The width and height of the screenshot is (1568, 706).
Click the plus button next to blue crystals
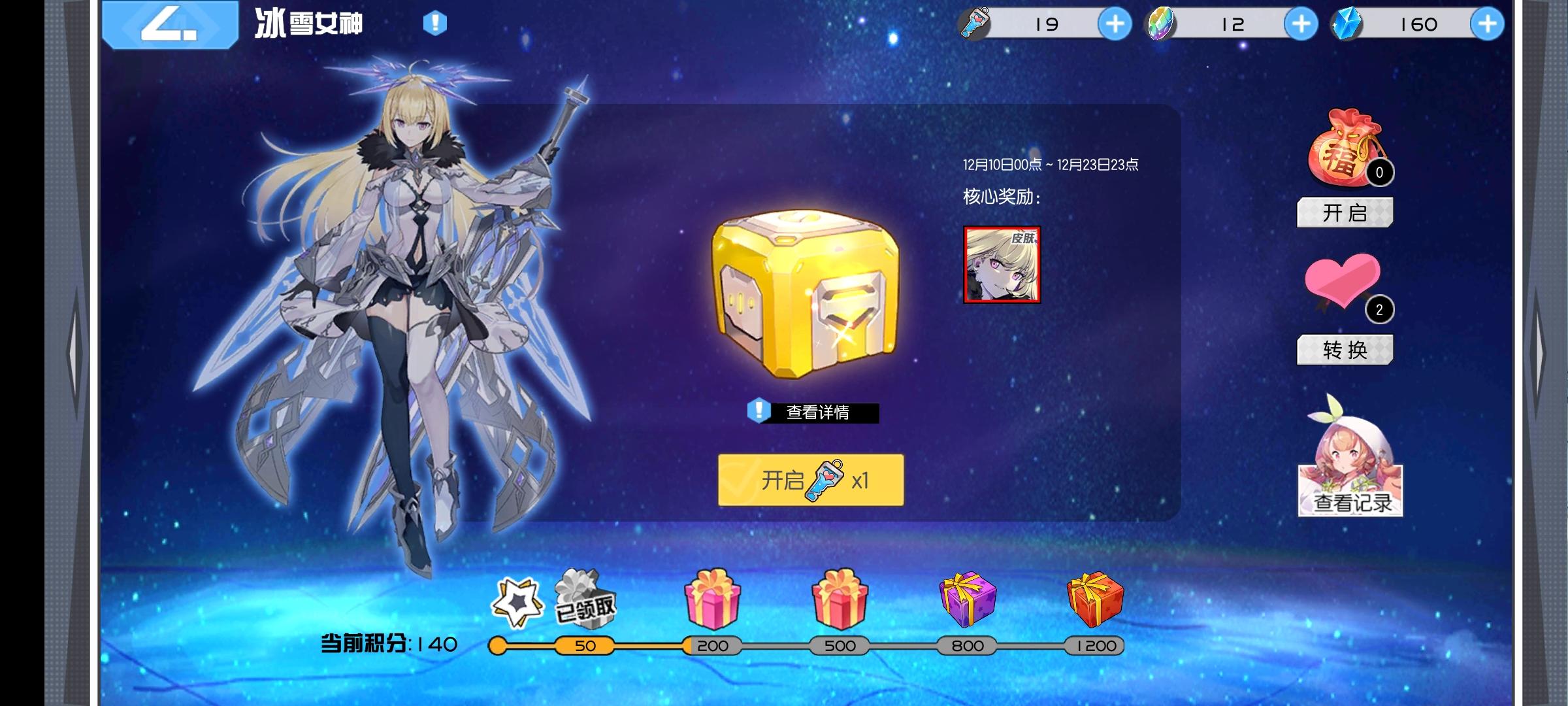click(1487, 24)
